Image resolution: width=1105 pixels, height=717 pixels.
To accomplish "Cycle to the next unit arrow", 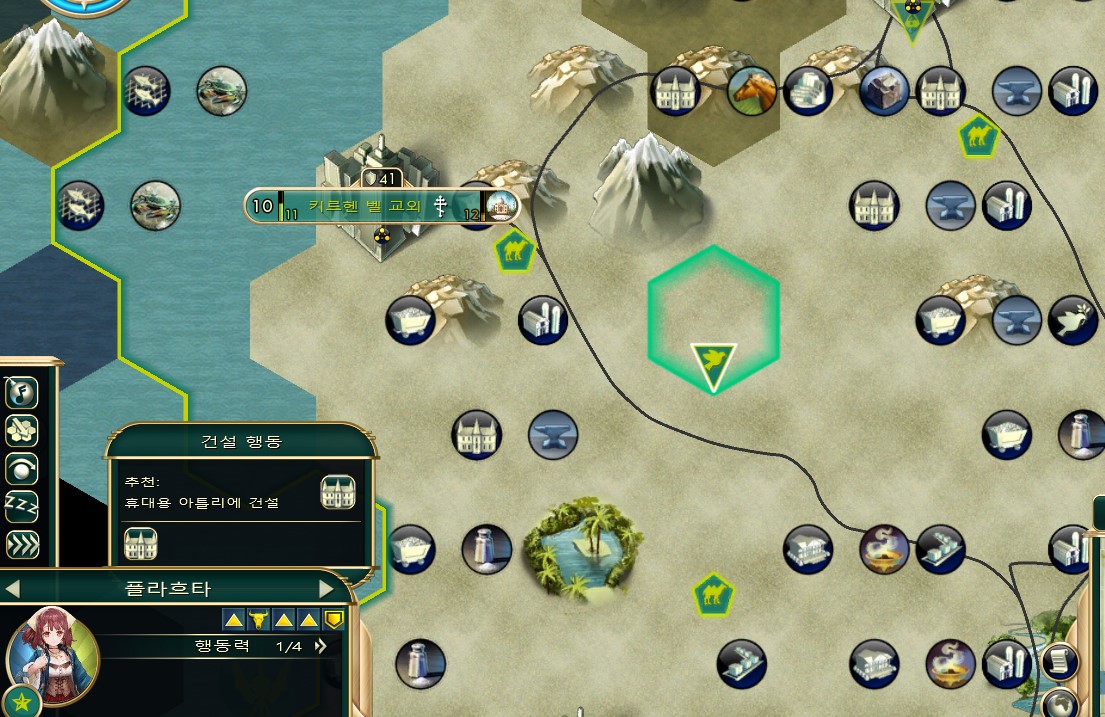I will (x=326, y=589).
